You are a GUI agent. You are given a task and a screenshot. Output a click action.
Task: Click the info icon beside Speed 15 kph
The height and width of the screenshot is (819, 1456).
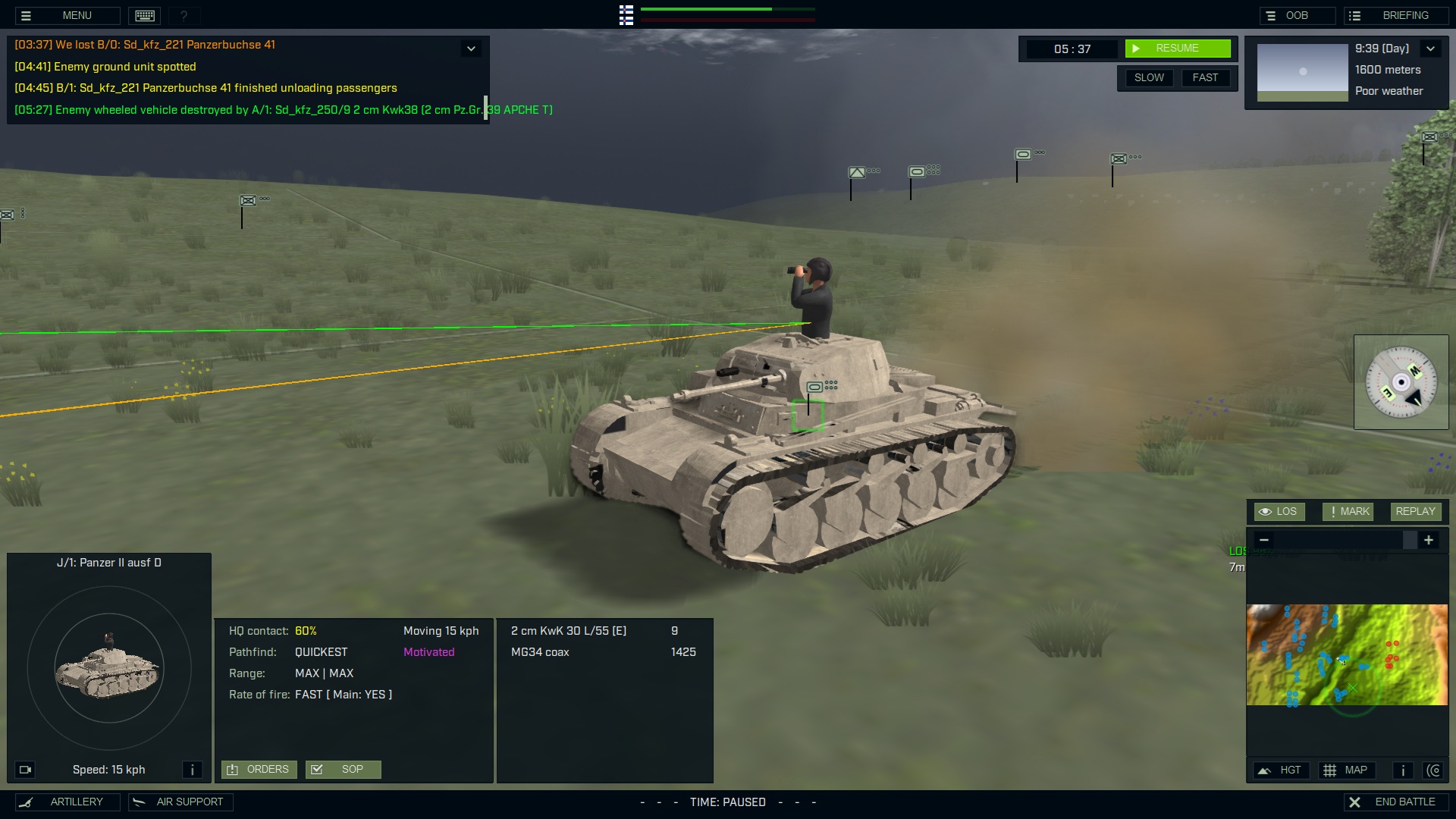(193, 769)
